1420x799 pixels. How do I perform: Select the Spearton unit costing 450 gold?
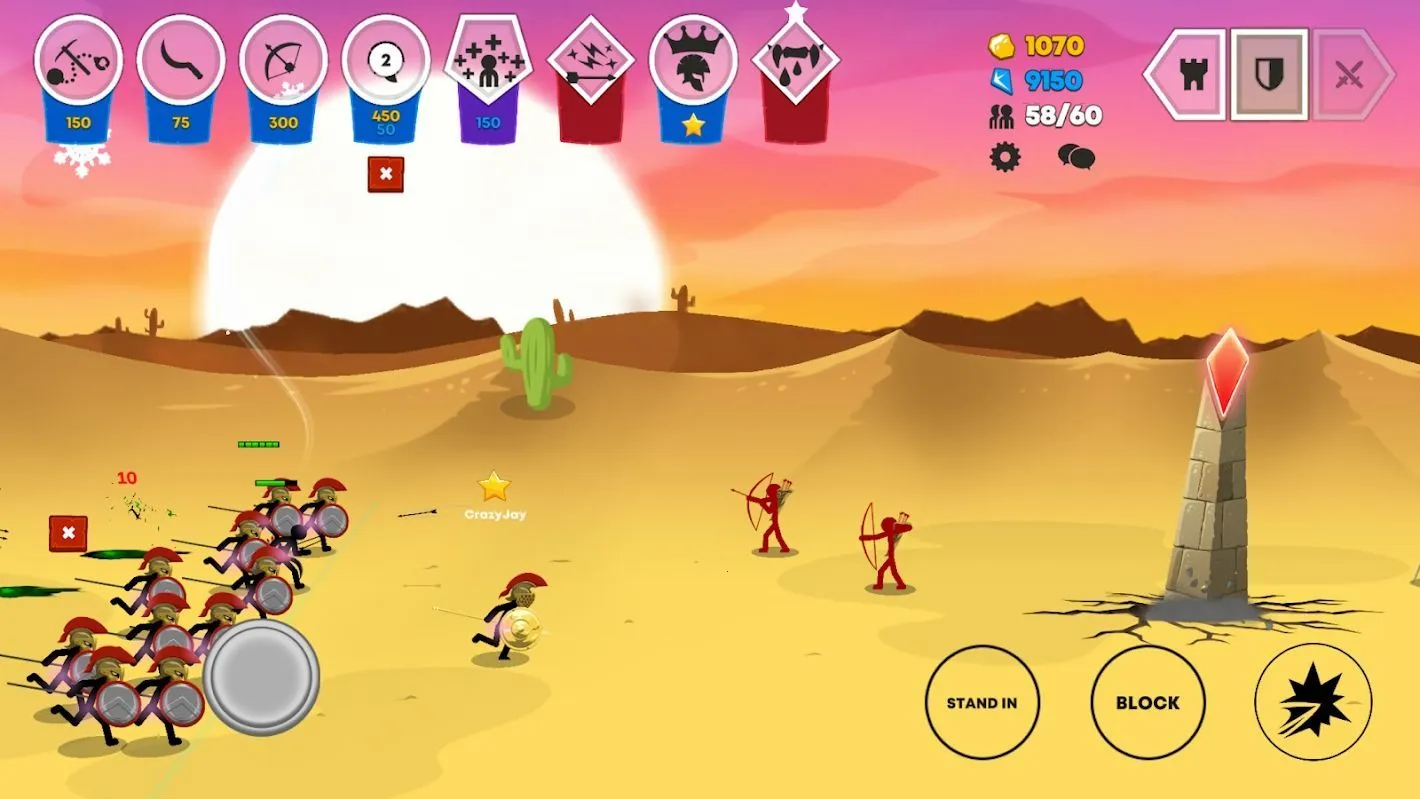[386, 60]
